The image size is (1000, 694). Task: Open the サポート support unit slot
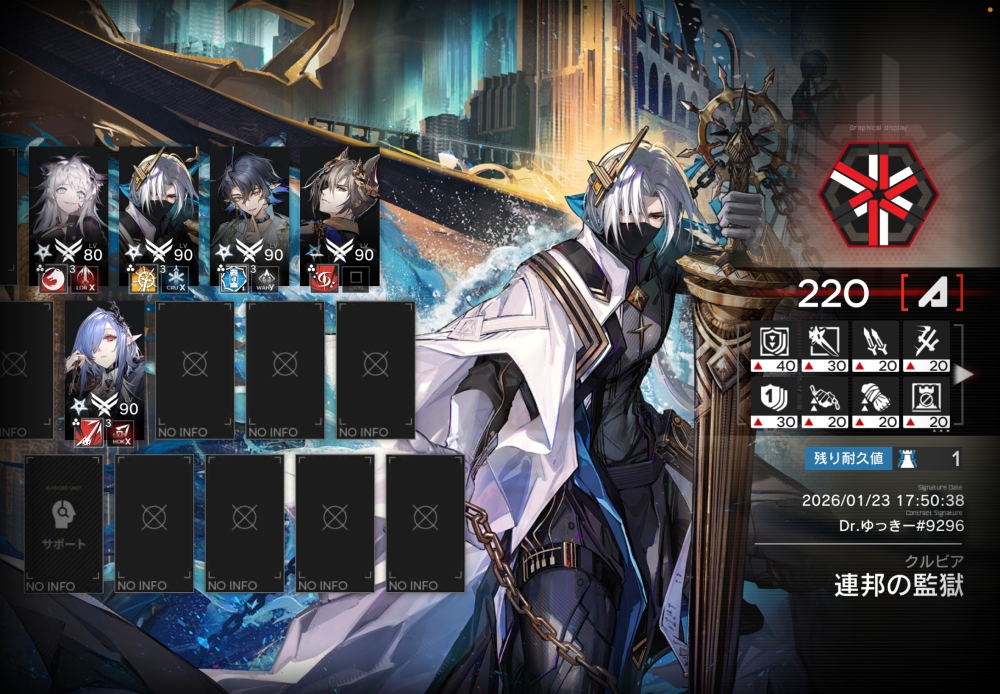pyautogui.click(x=63, y=523)
